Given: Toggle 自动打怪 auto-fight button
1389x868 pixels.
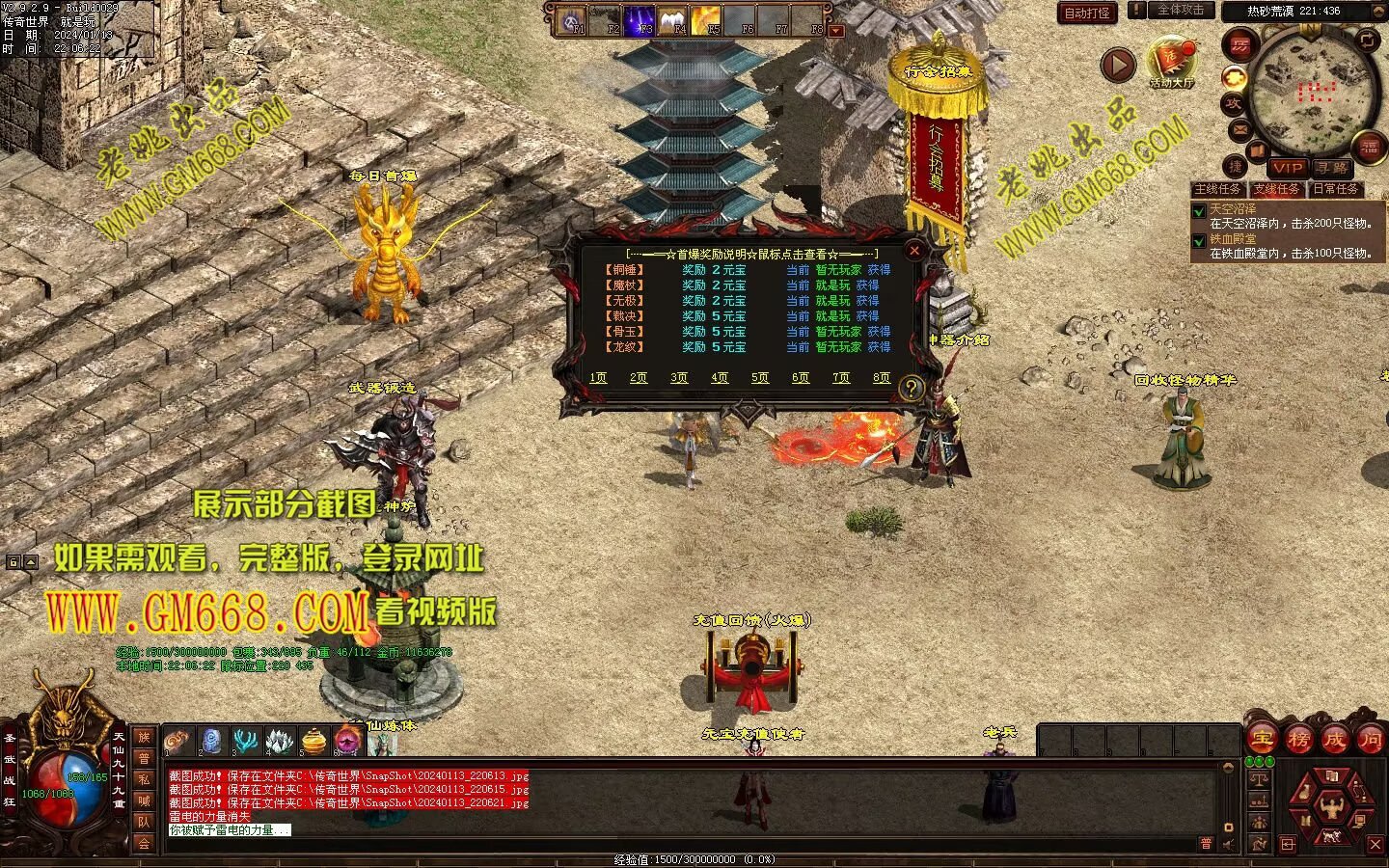Looking at the screenshot, I should pyautogui.click(x=1087, y=13).
